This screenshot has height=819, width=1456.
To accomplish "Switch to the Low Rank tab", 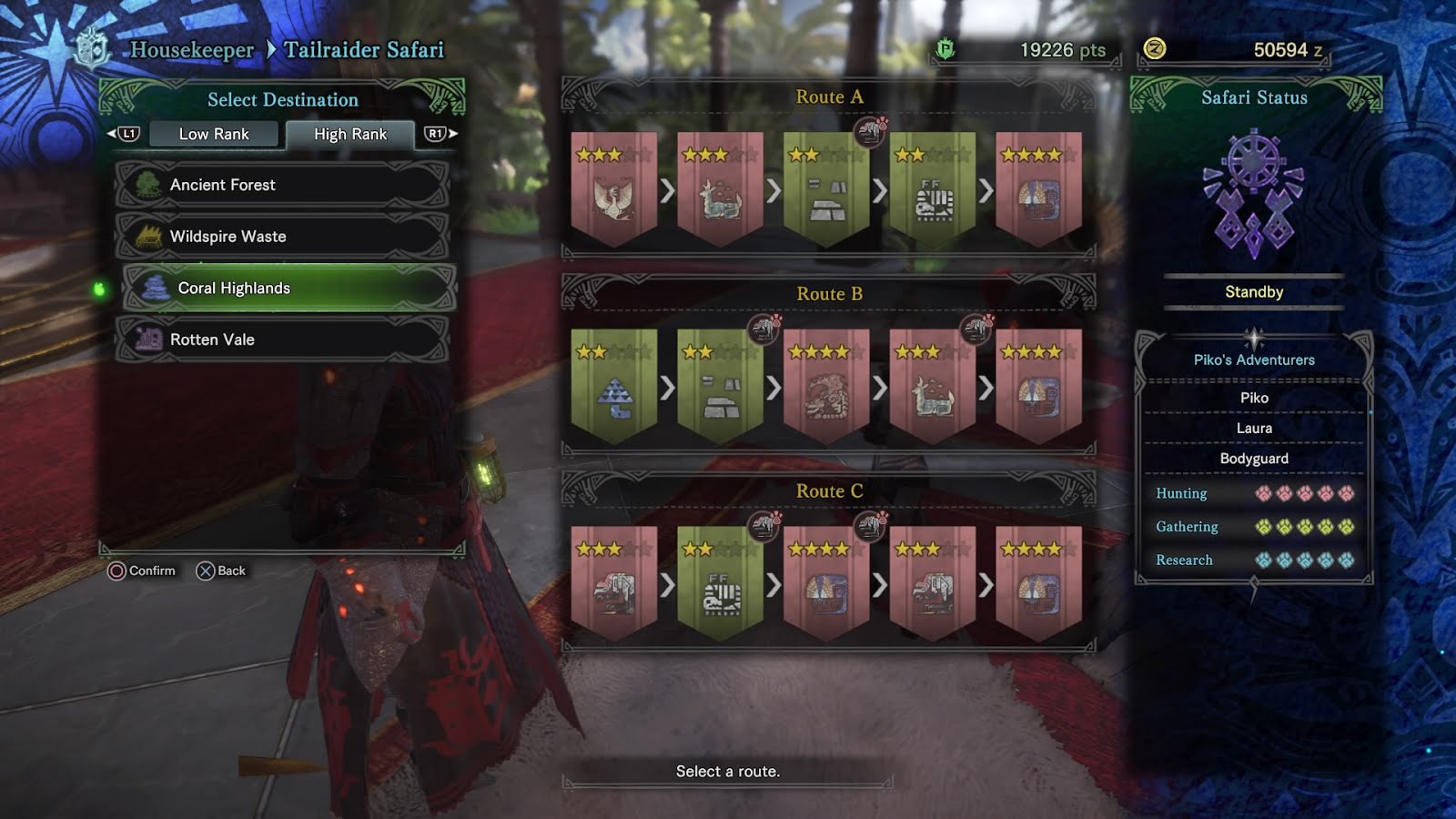I will [x=214, y=134].
